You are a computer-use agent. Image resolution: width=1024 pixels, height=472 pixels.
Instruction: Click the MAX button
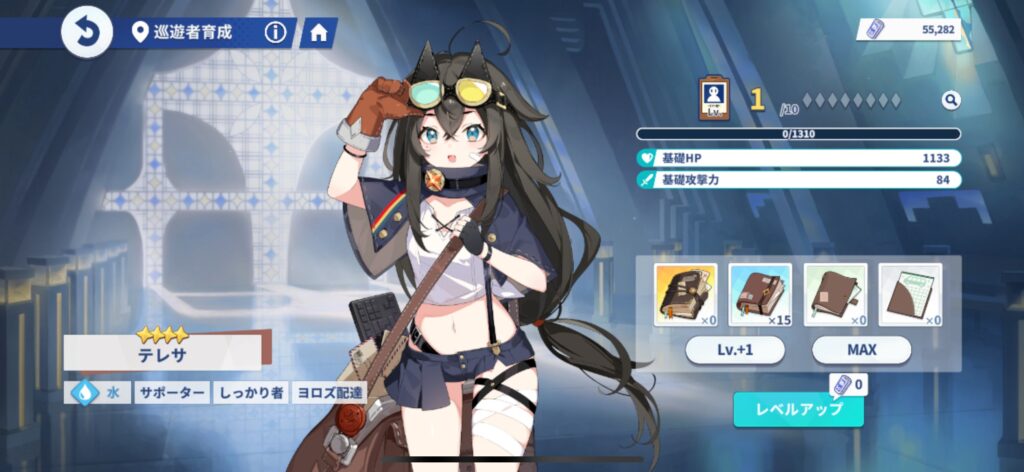point(861,350)
